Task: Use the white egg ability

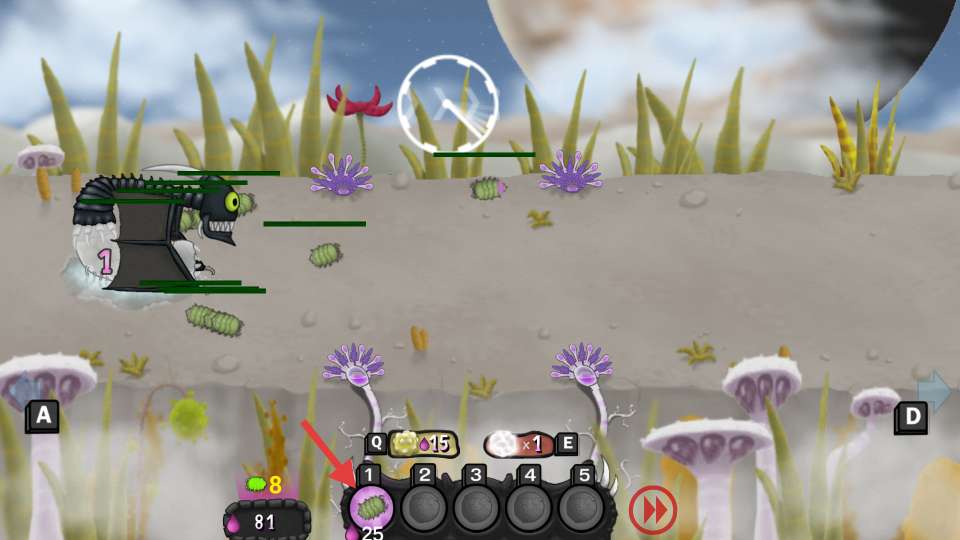Action: point(519,443)
